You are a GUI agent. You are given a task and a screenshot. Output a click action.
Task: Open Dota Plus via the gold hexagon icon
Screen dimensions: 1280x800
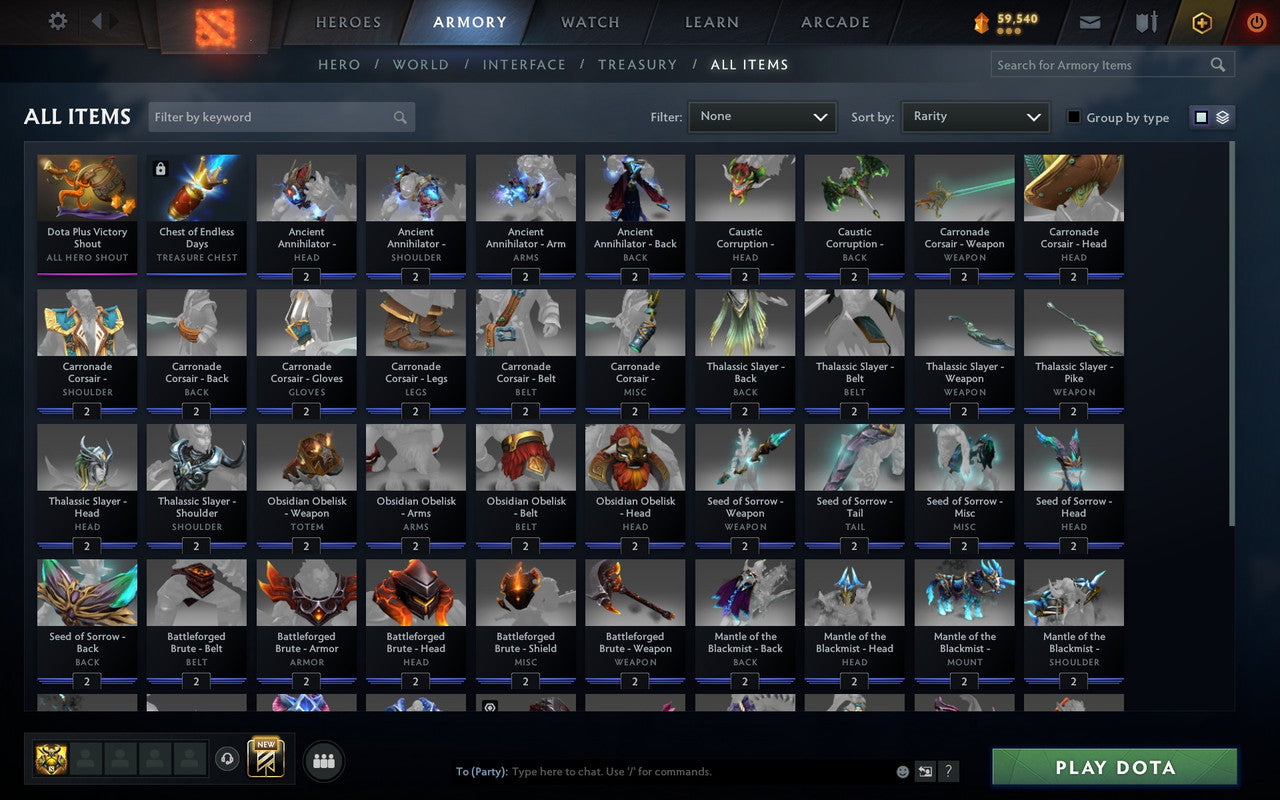click(x=1201, y=21)
